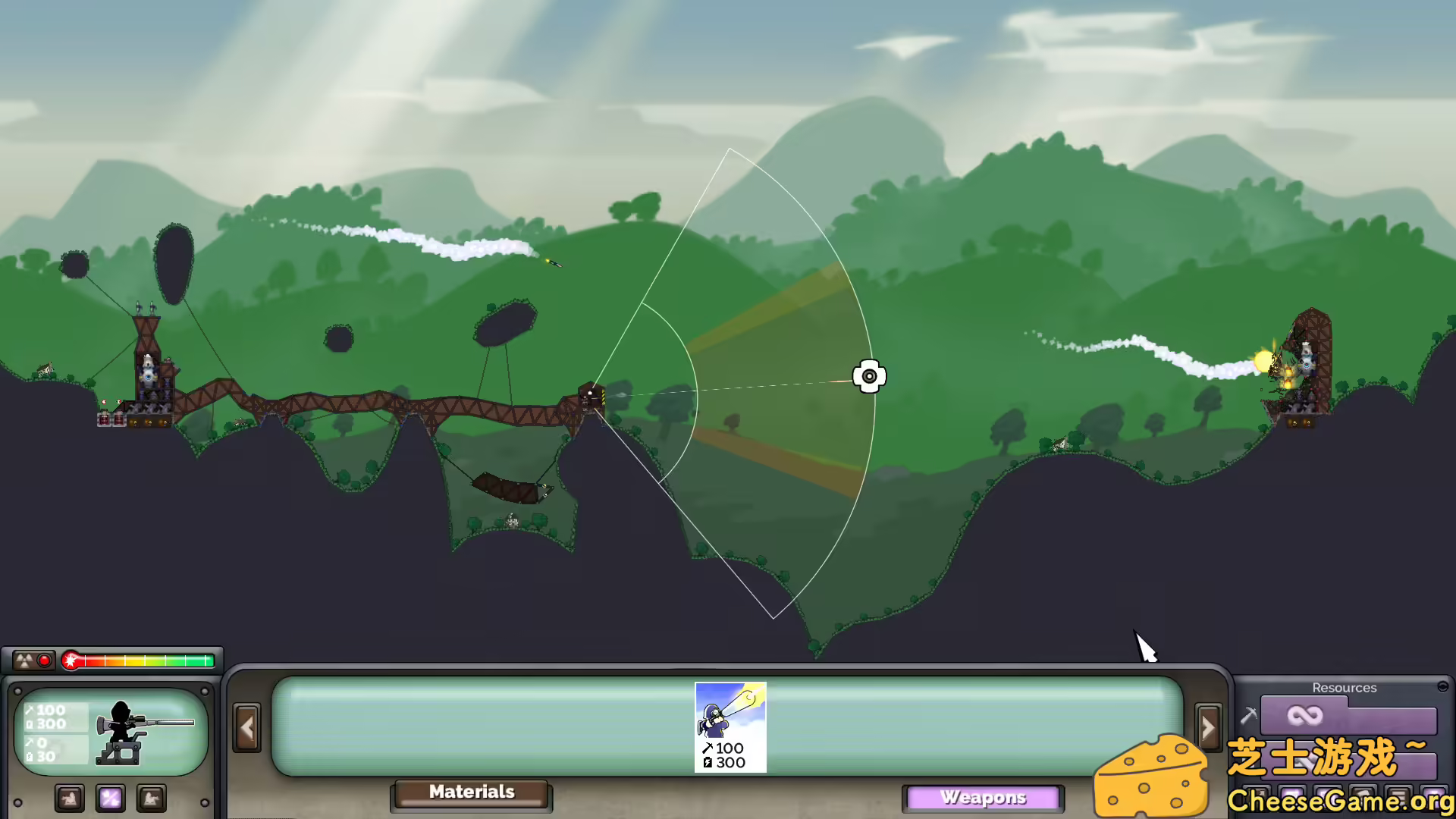Expand more weapons with the right chevron button
Image resolution: width=1456 pixels, height=819 pixels.
click(1209, 726)
